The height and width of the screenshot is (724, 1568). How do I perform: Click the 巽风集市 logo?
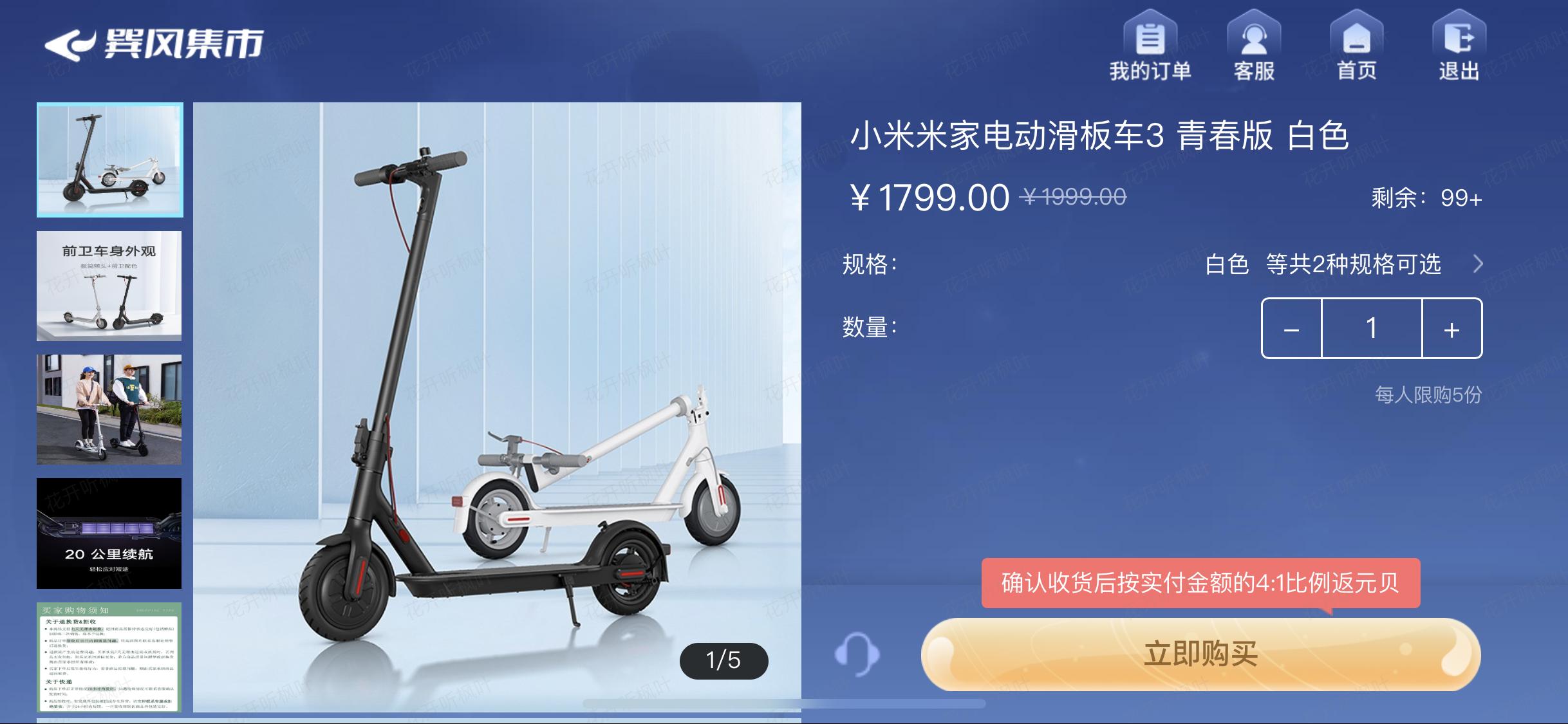pyautogui.click(x=154, y=45)
